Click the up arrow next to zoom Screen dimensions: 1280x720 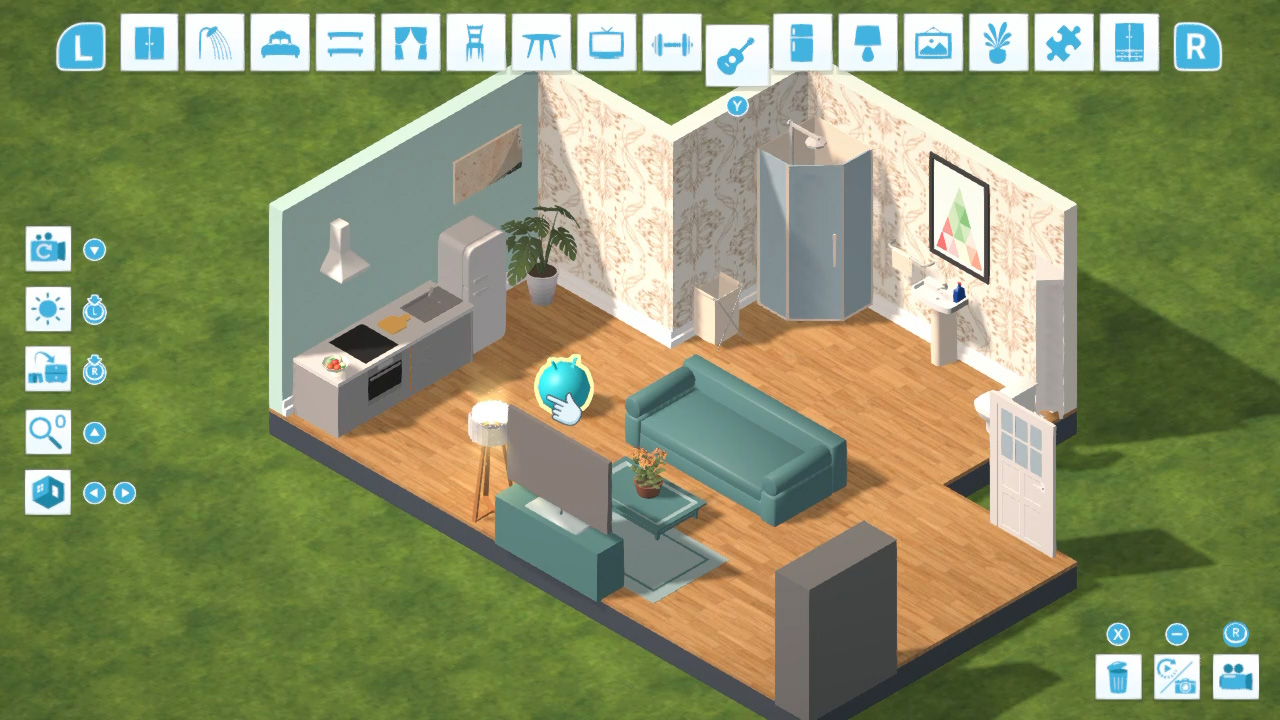[x=93, y=432]
